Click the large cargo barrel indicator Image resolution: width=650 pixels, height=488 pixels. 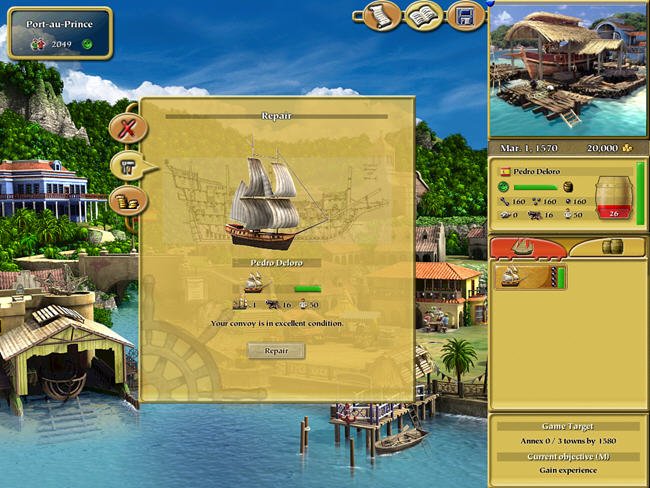pyautogui.click(x=611, y=197)
